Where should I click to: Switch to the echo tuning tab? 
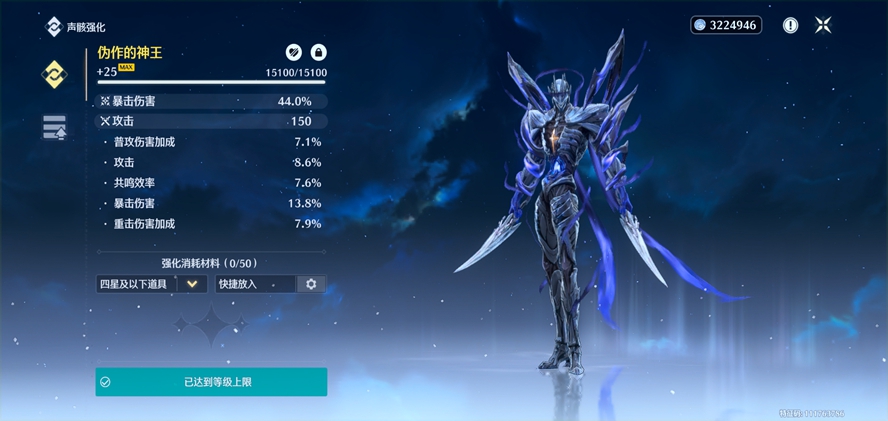pyautogui.click(x=54, y=127)
